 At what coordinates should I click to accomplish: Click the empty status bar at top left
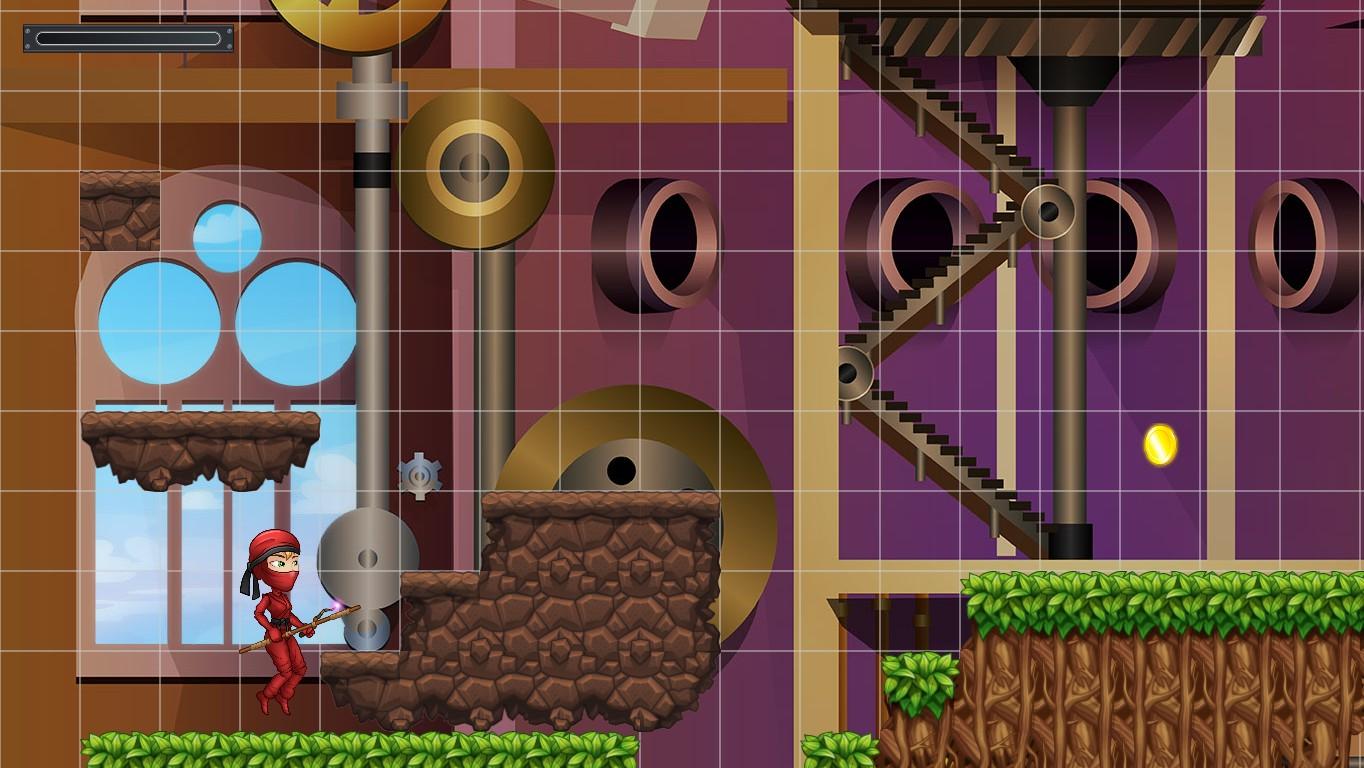click(x=128, y=38)
